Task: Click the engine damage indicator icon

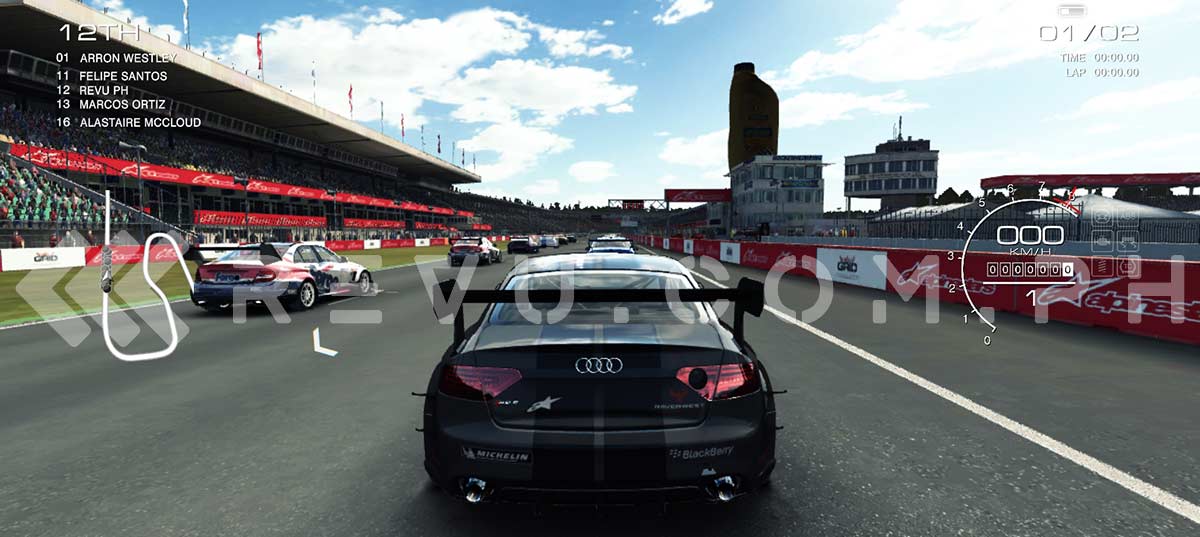Action: pyautogui.click(x=1103, y=242)
